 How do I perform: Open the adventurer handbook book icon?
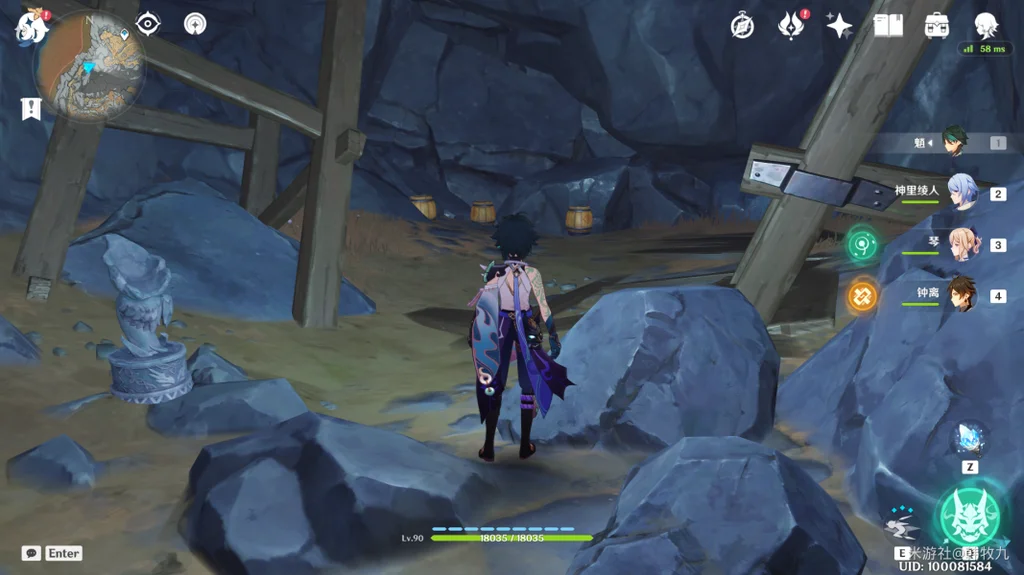pos(888,26)
